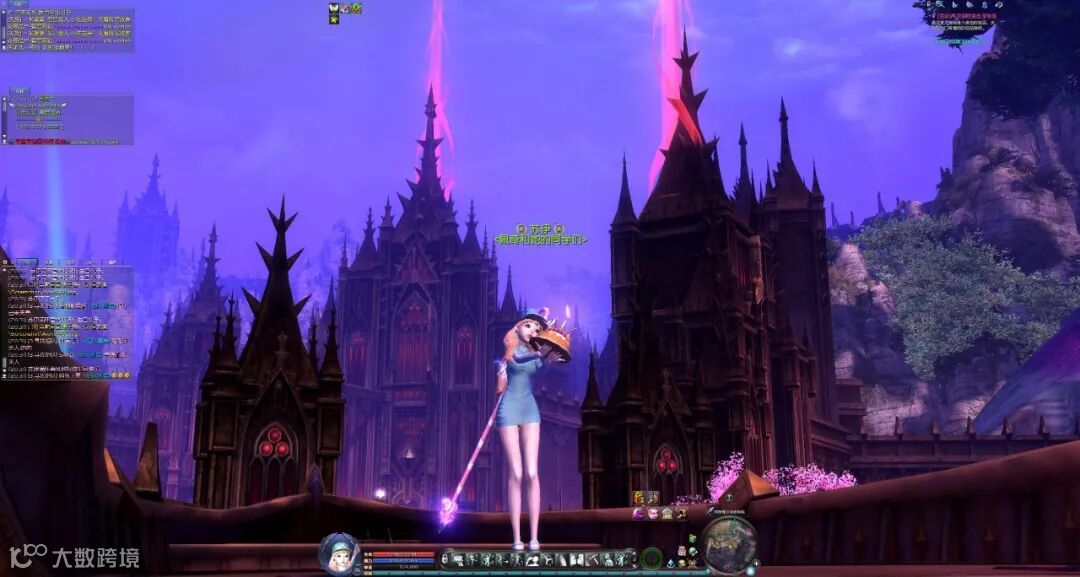The height and width of the screenshot is (577, 1080).
Task: Click the blue-hat character portrait
Action: coord(340,553)
